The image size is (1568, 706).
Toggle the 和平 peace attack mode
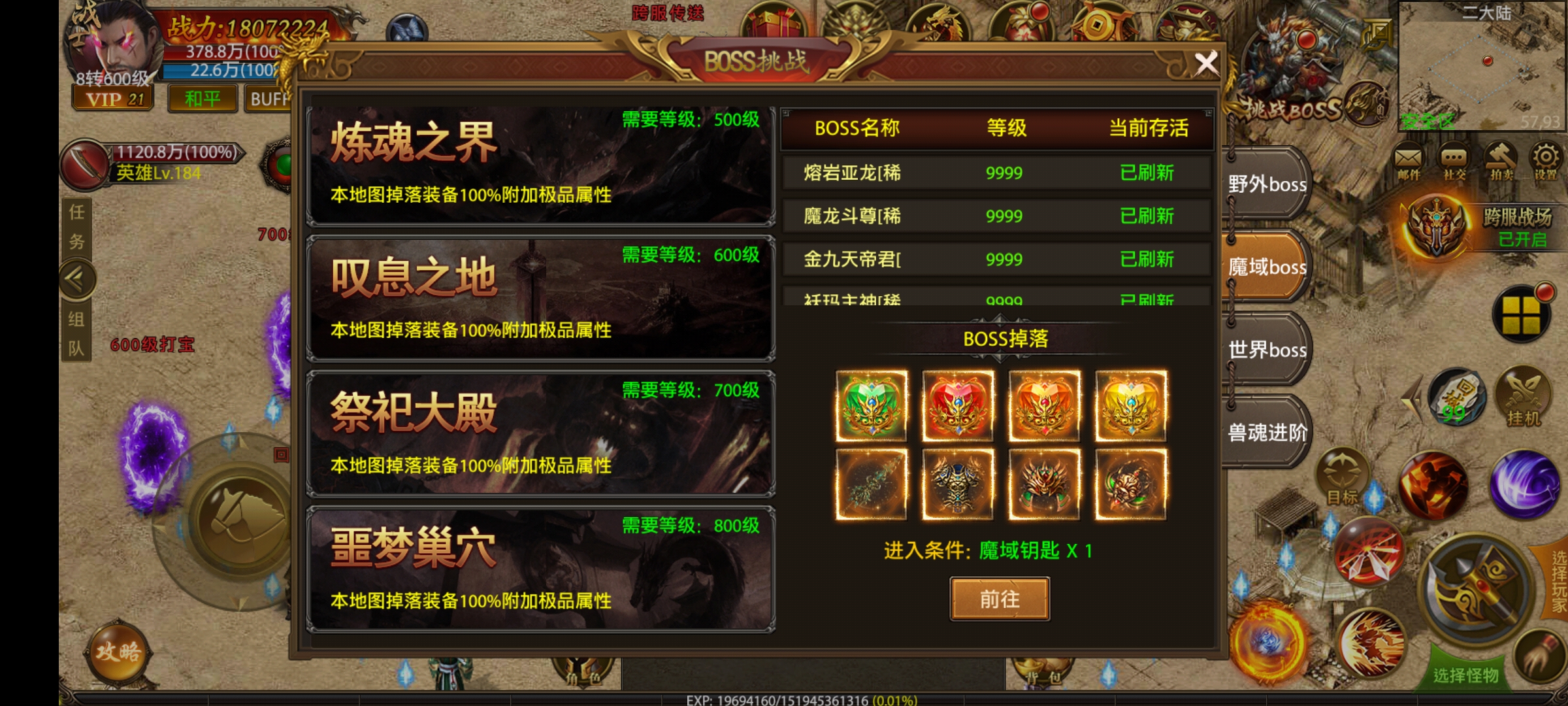[203, 99]
